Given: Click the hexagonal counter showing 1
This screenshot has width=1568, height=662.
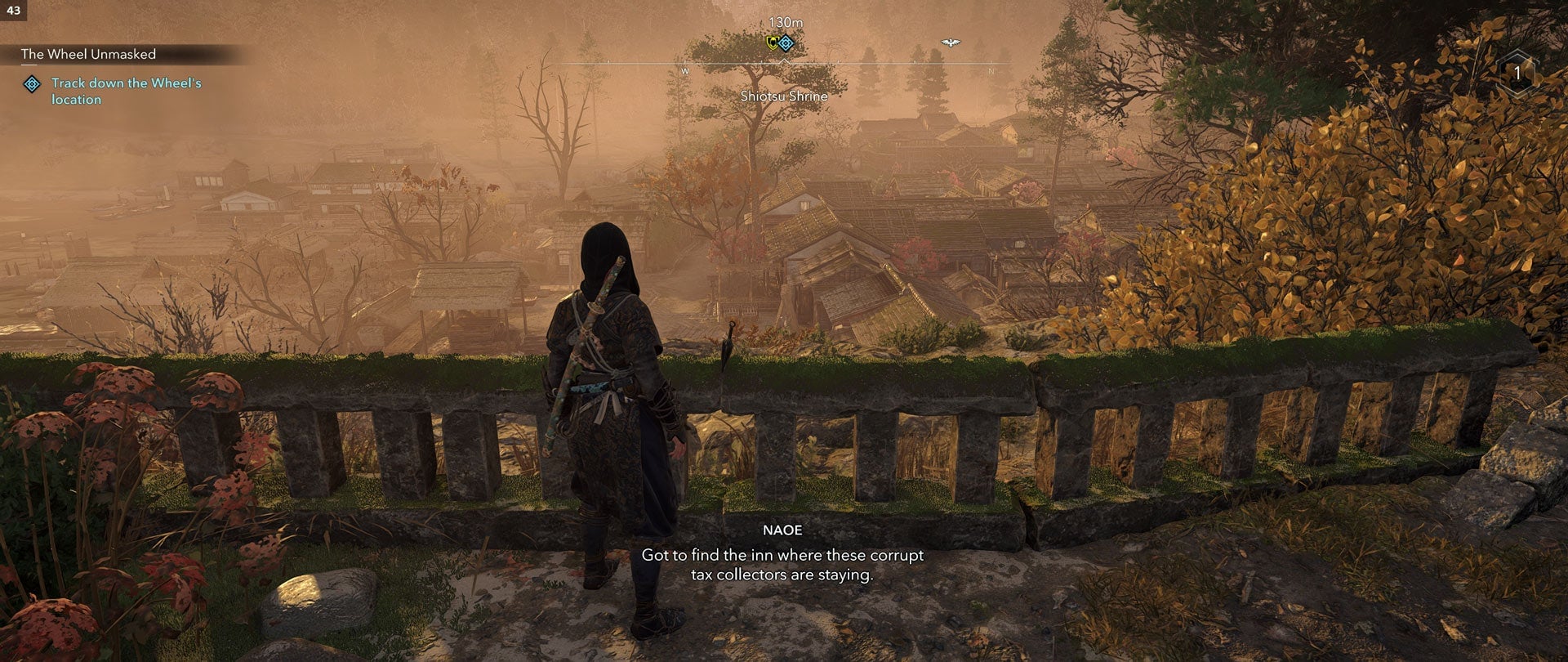Looking at the screenshot, I should [1516, 74].
